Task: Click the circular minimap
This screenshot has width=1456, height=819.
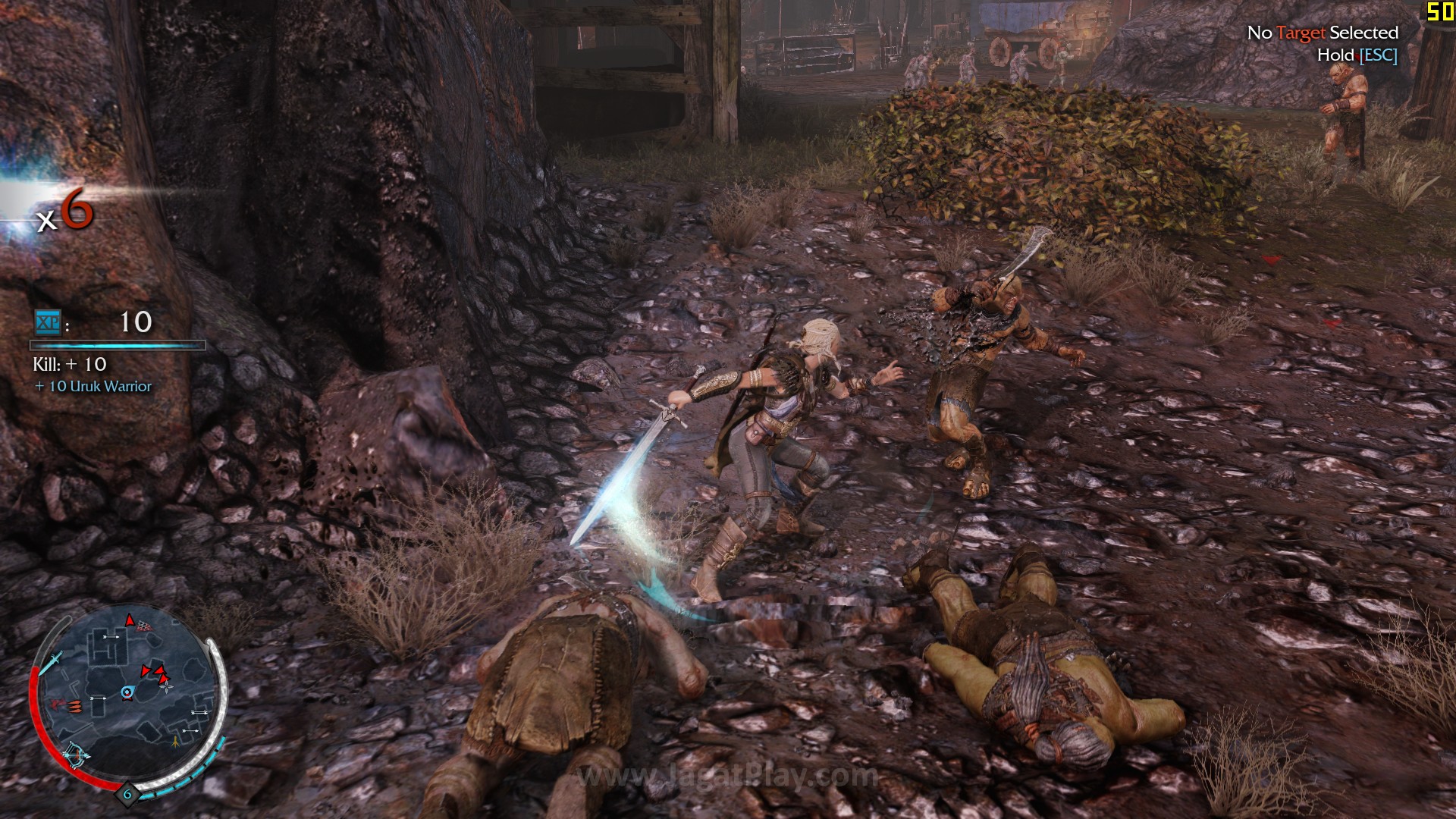Action: [x=127, y=696]
